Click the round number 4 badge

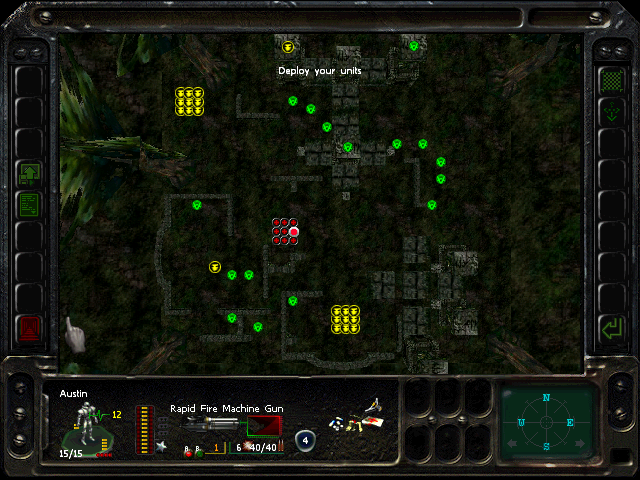coord(305,440)
